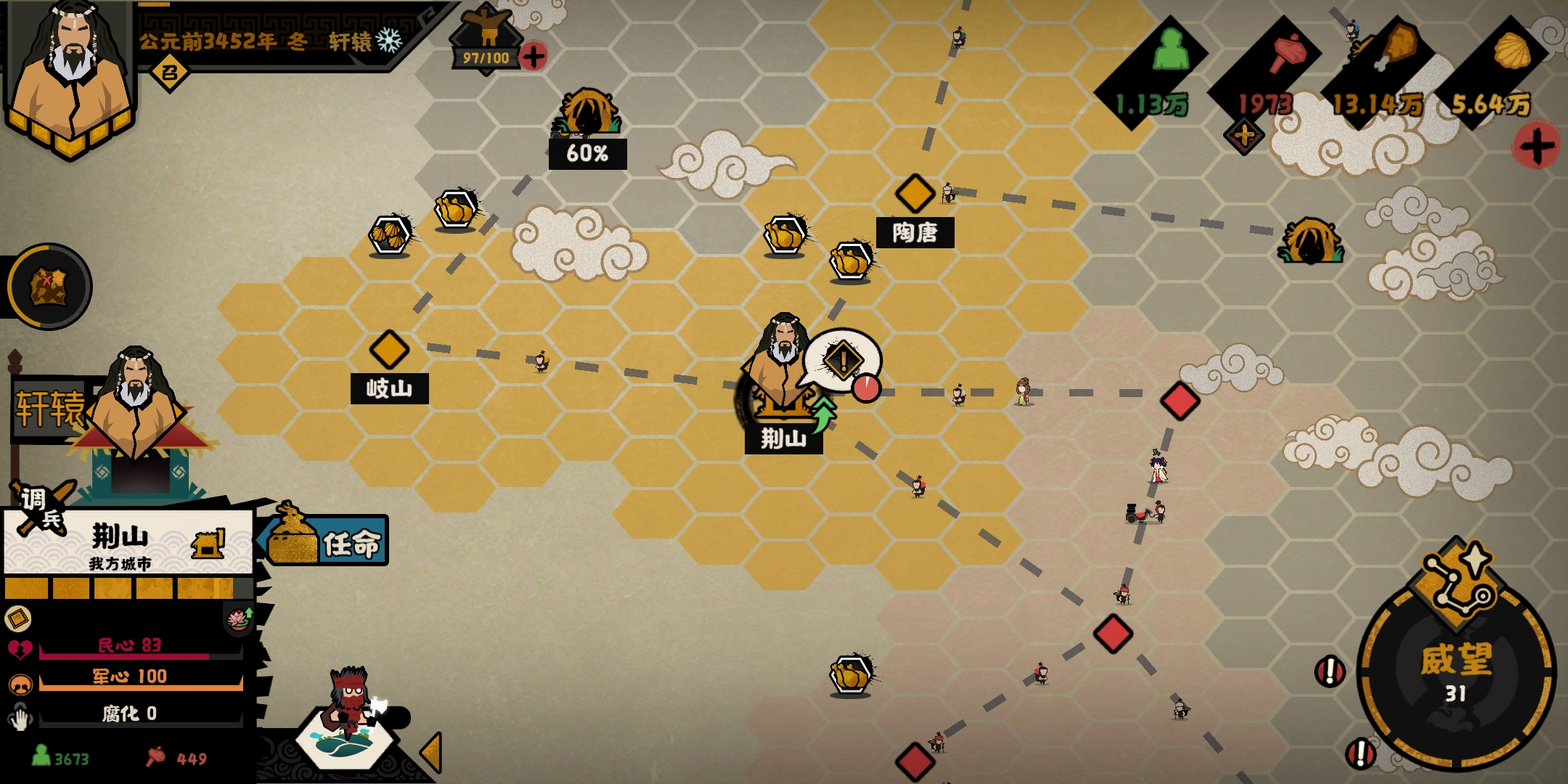Open the leader portrait at top-left
The image size is (1568, 784).
click(x=69, y=73)
